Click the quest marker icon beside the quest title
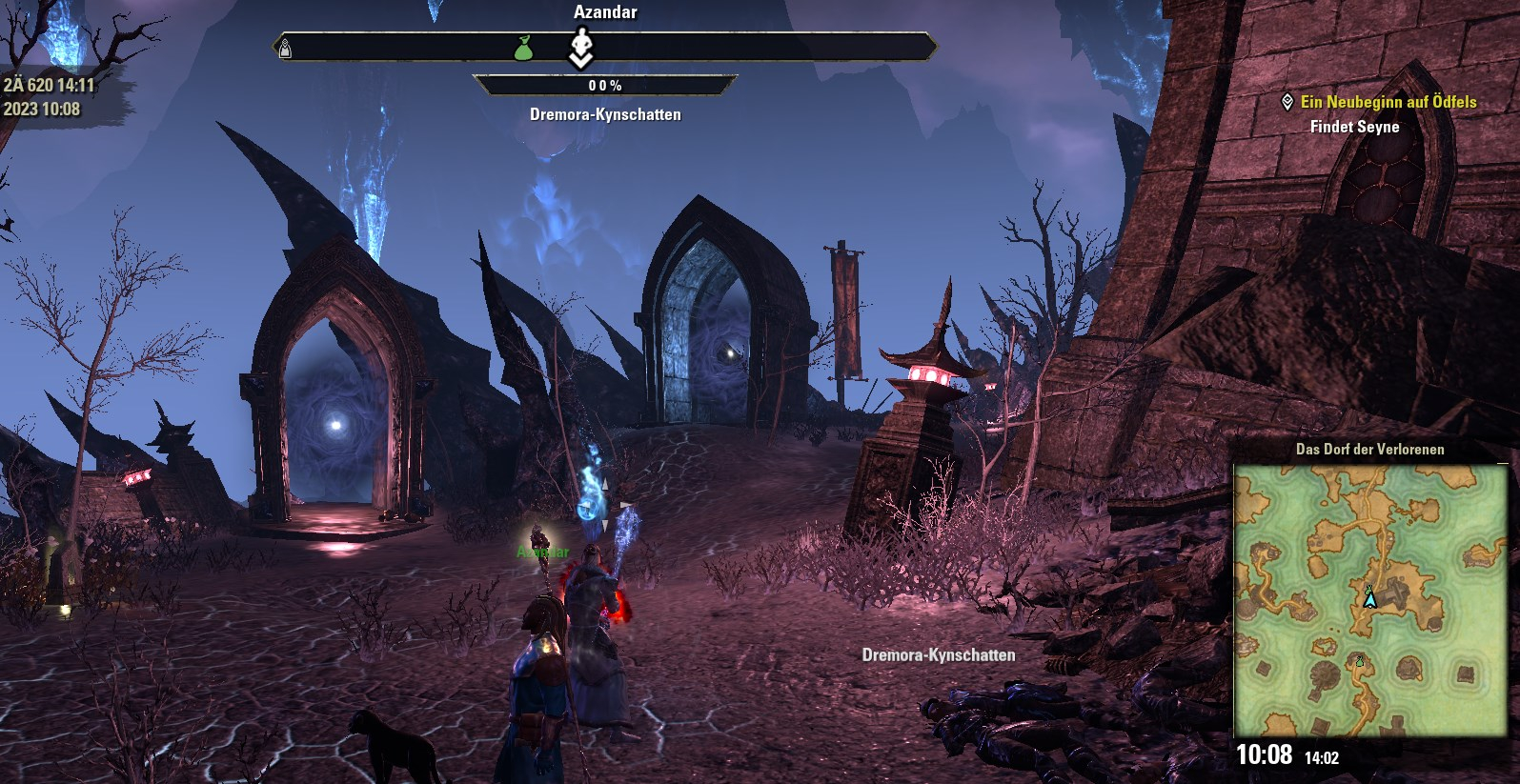The width and height of the screenshot is (1520, 784). tap(1287, 102)
